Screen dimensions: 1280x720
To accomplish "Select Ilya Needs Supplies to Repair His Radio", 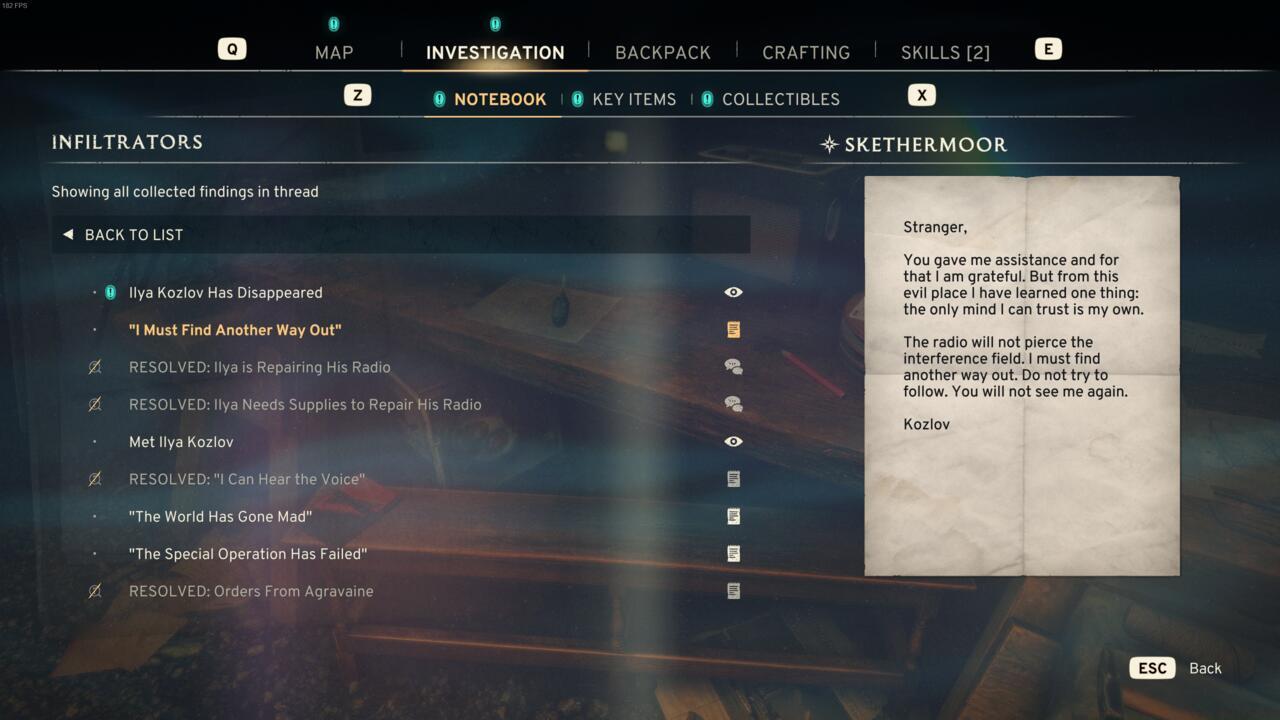I will (305, 405).
